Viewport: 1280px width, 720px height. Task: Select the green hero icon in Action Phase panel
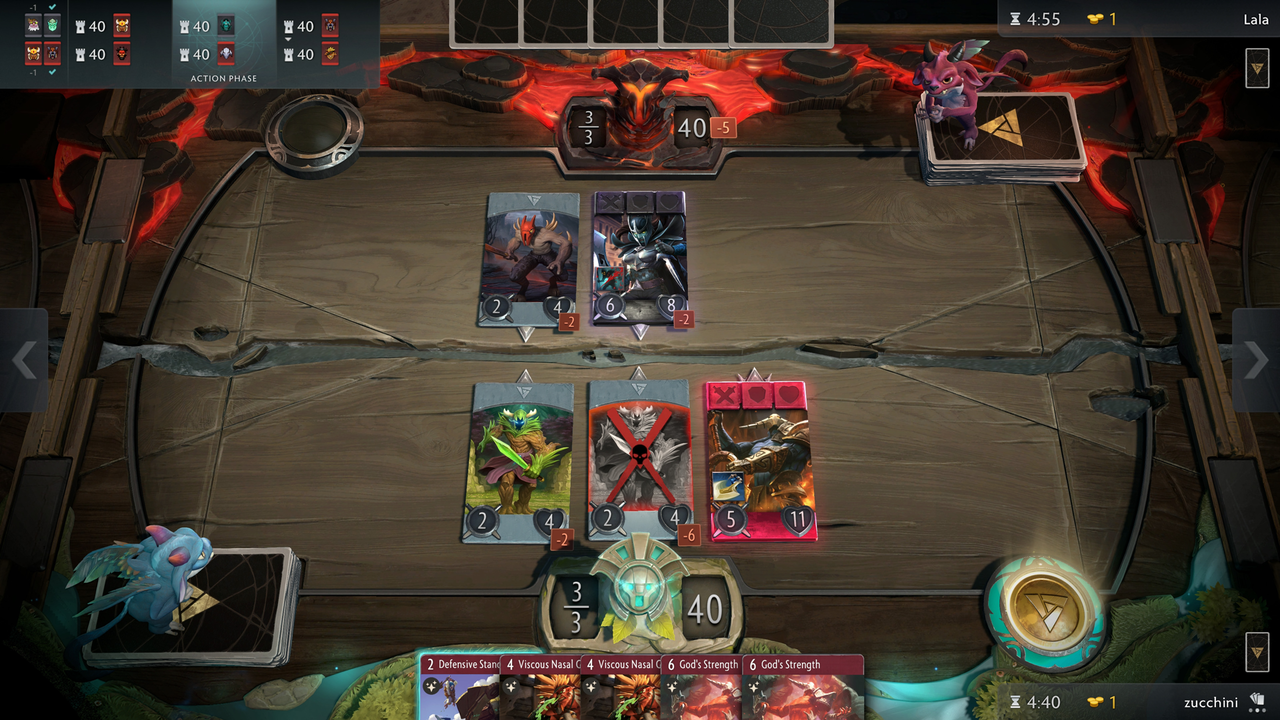point(225,23)
